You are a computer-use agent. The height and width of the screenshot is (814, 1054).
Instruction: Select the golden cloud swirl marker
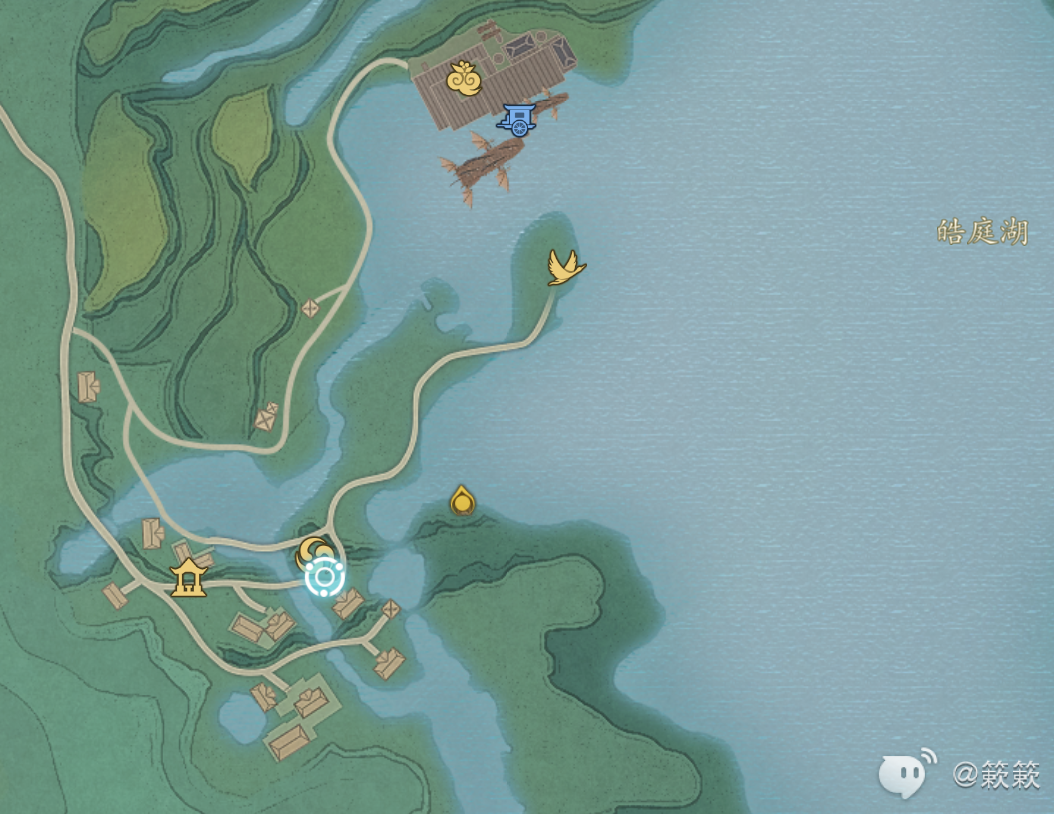click(x=463, y=79)
